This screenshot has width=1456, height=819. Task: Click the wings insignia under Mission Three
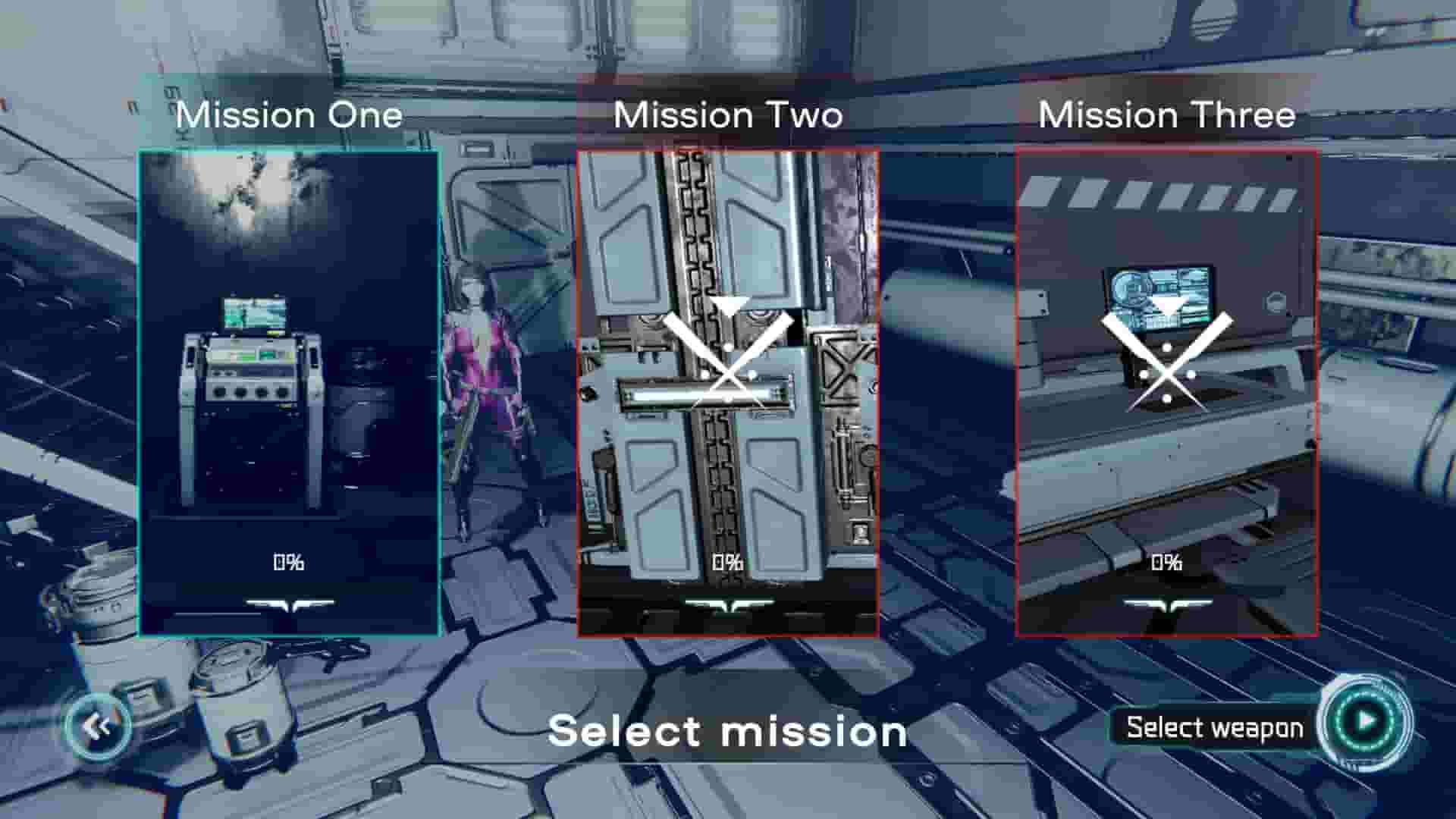pos(1169,603)
